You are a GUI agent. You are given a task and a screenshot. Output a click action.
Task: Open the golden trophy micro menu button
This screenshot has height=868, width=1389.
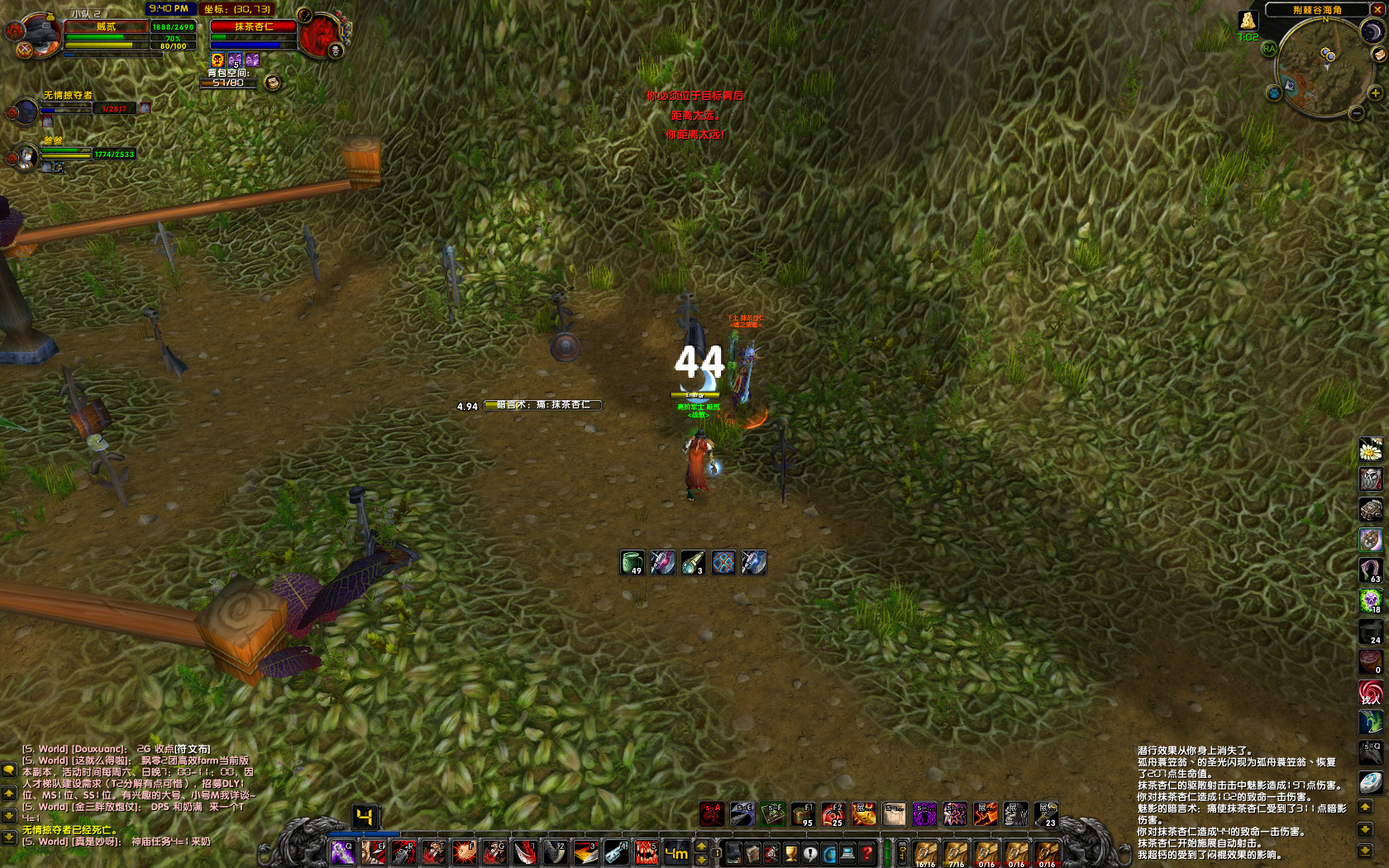pos(791,853)
